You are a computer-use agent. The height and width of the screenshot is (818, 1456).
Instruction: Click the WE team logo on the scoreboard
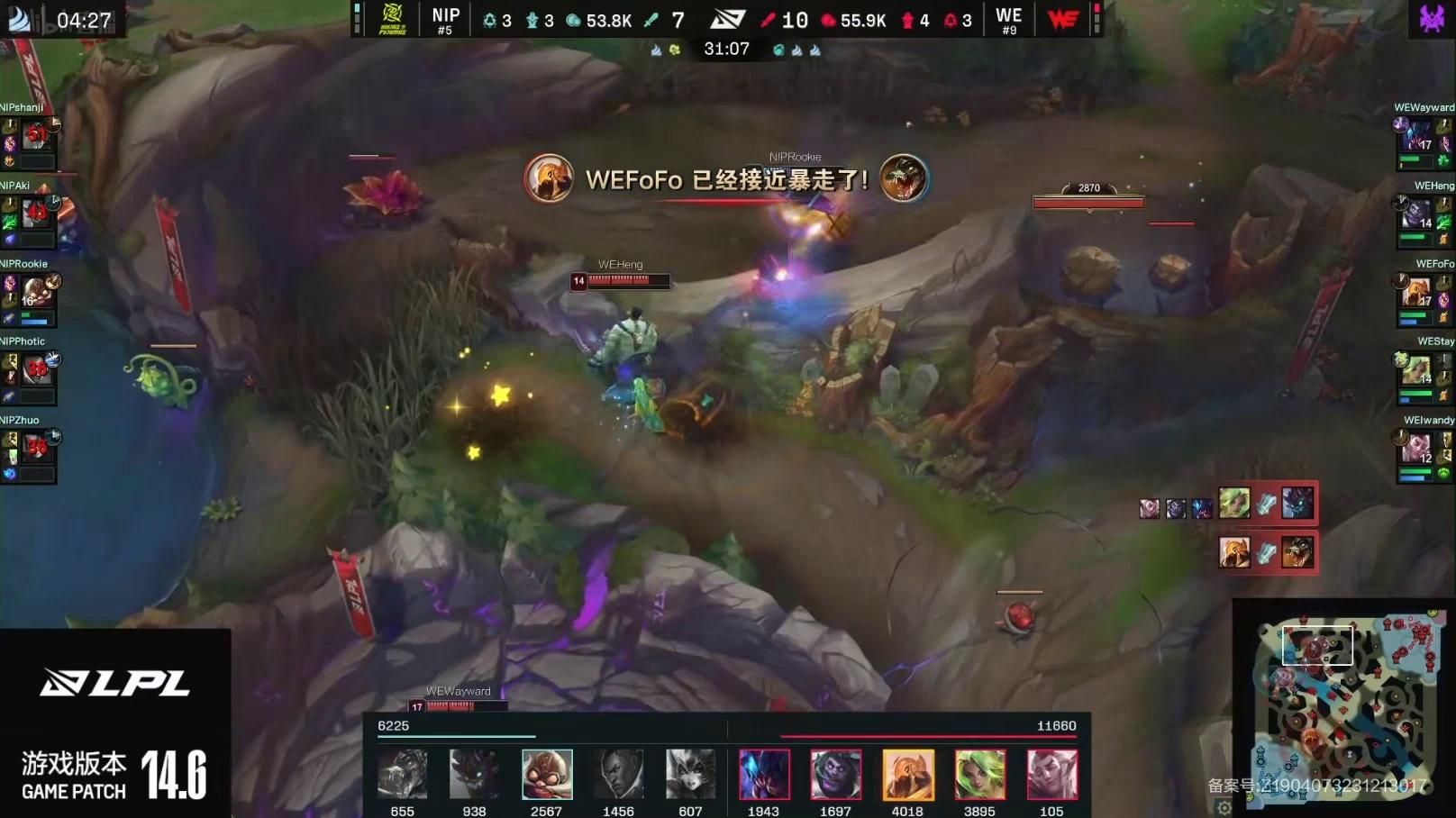pos(1063,18)
